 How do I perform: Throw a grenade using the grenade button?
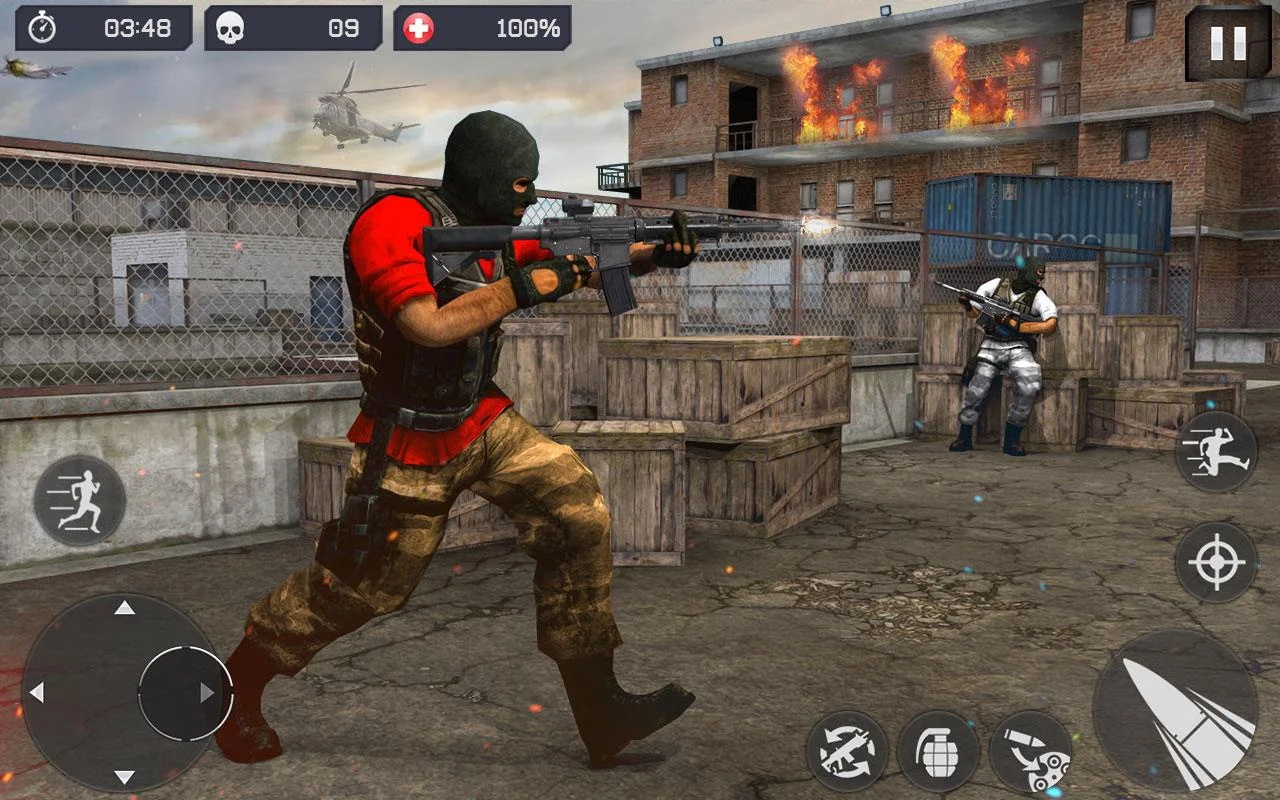[938, 752]
